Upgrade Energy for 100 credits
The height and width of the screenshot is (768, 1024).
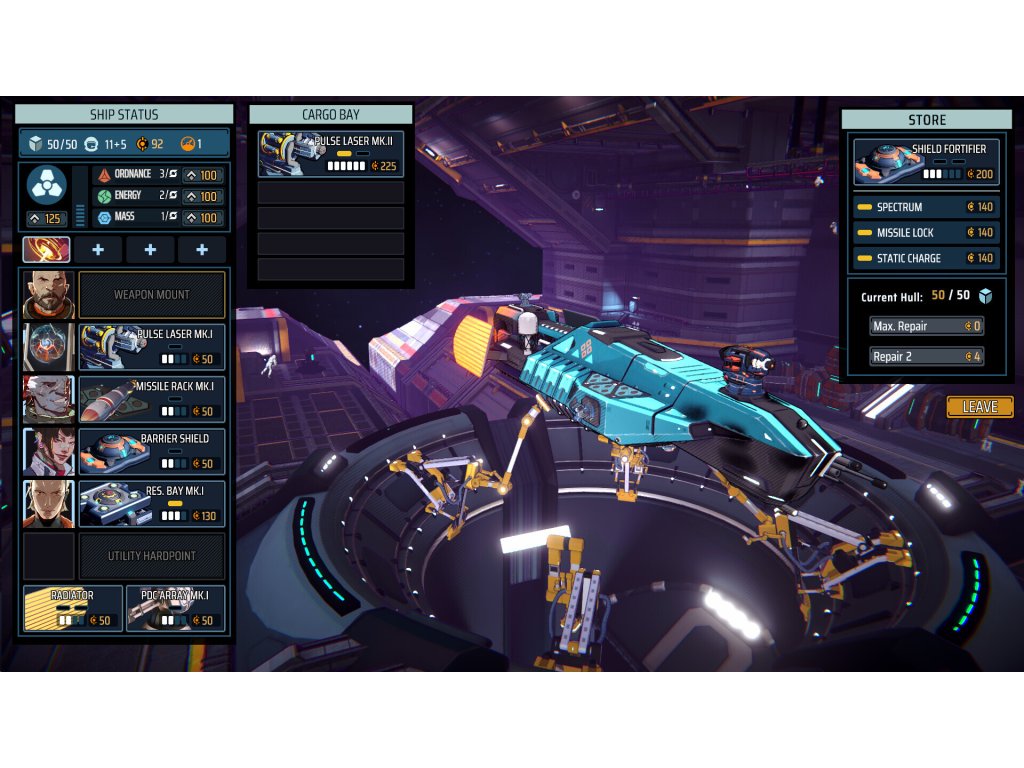click(x=202, y=196)
